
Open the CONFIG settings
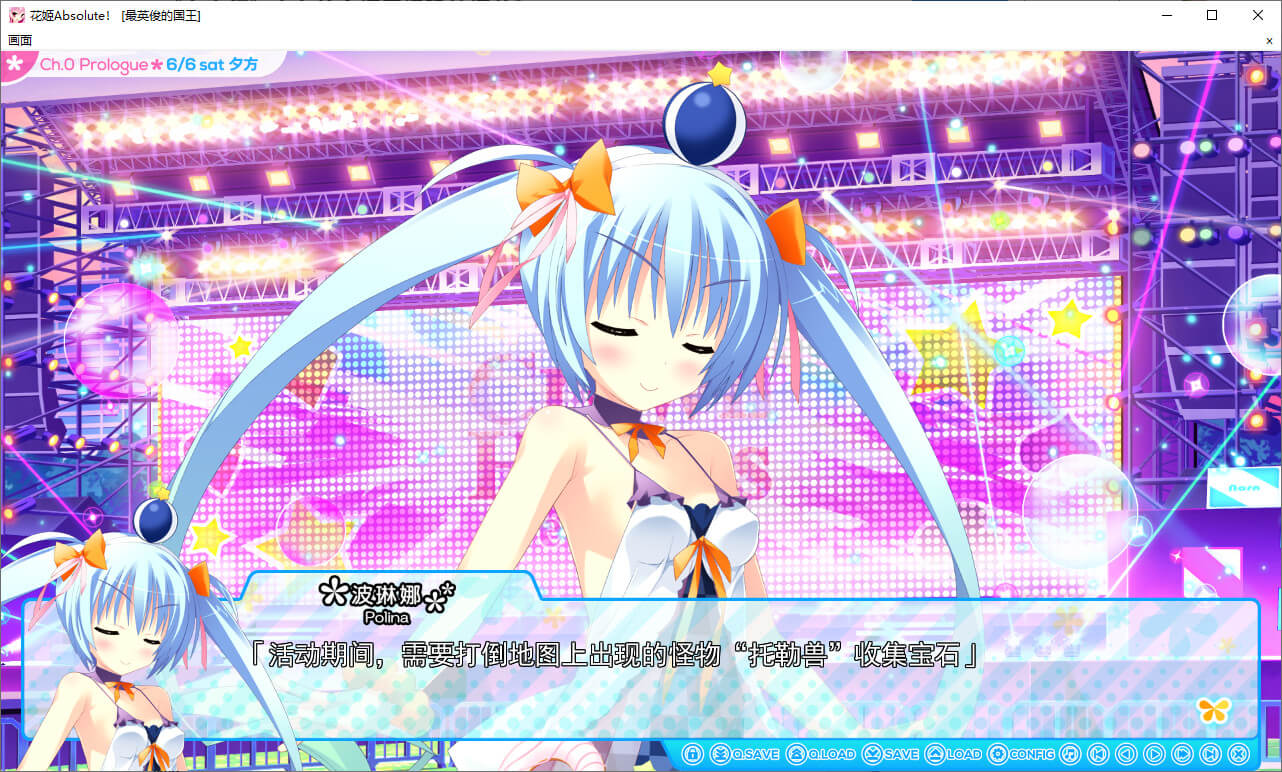point(1021,754)
